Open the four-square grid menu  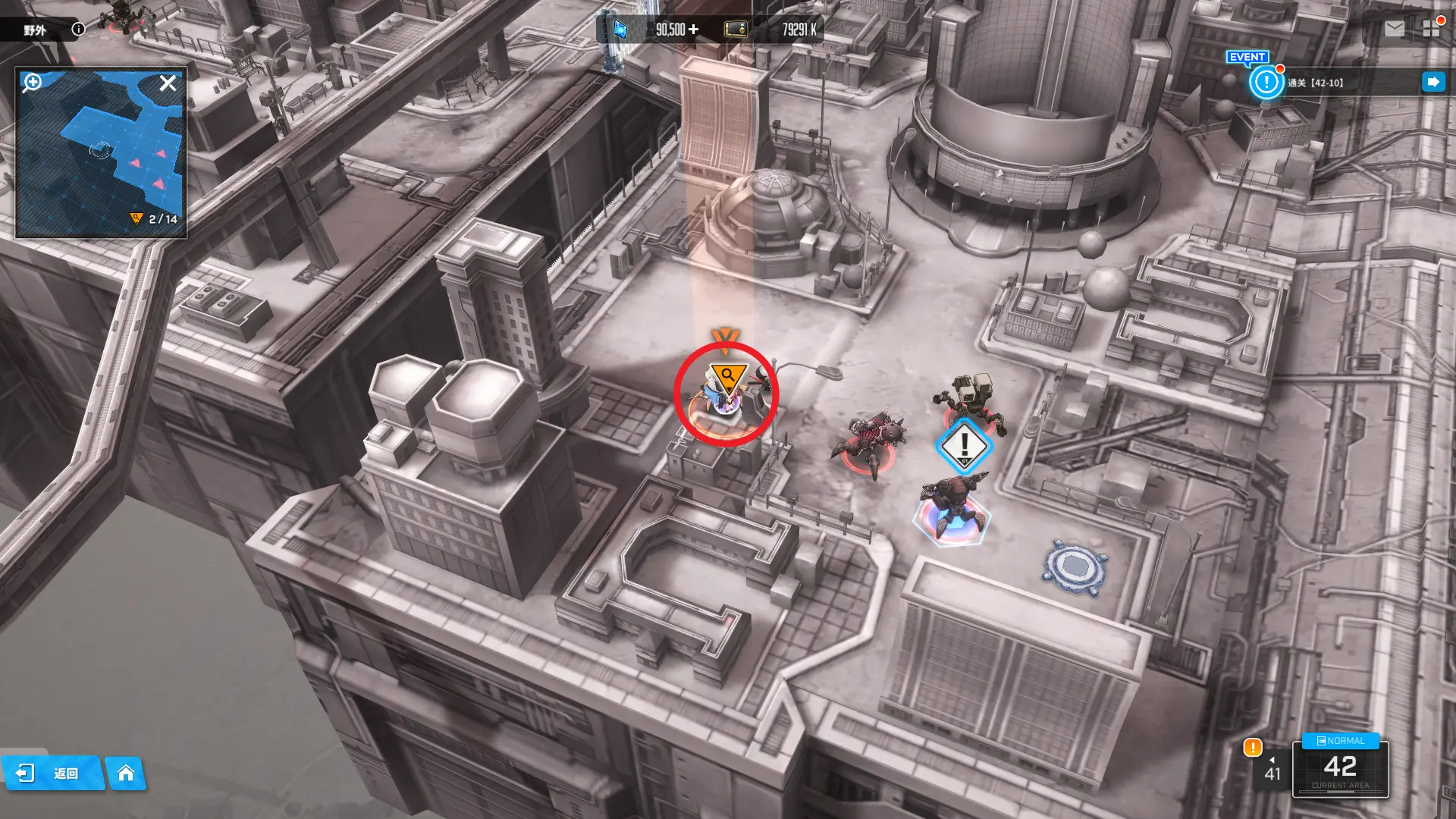[1431, 29]
